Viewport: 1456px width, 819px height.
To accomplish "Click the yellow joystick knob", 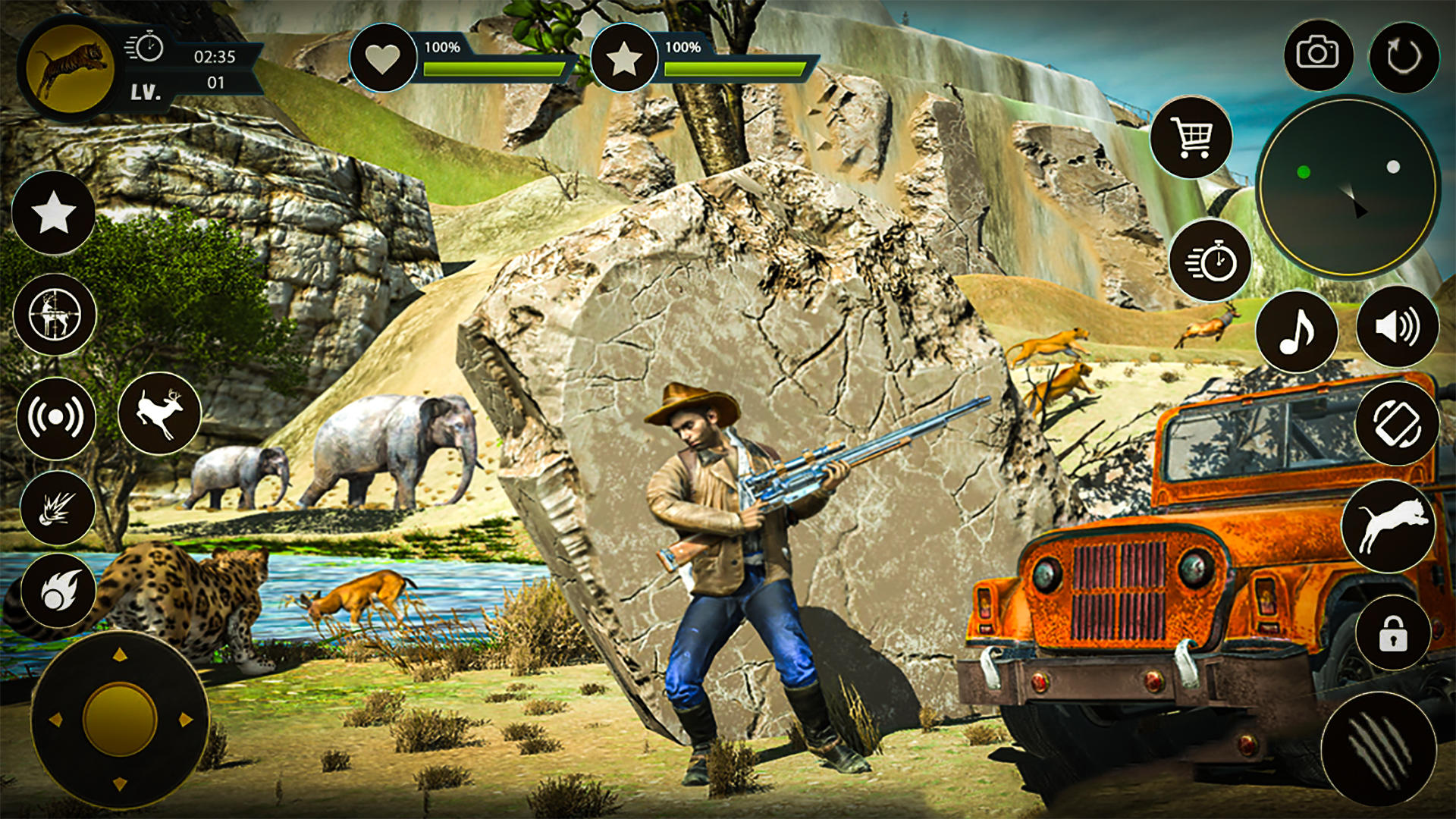I will (x=120, y=719).
